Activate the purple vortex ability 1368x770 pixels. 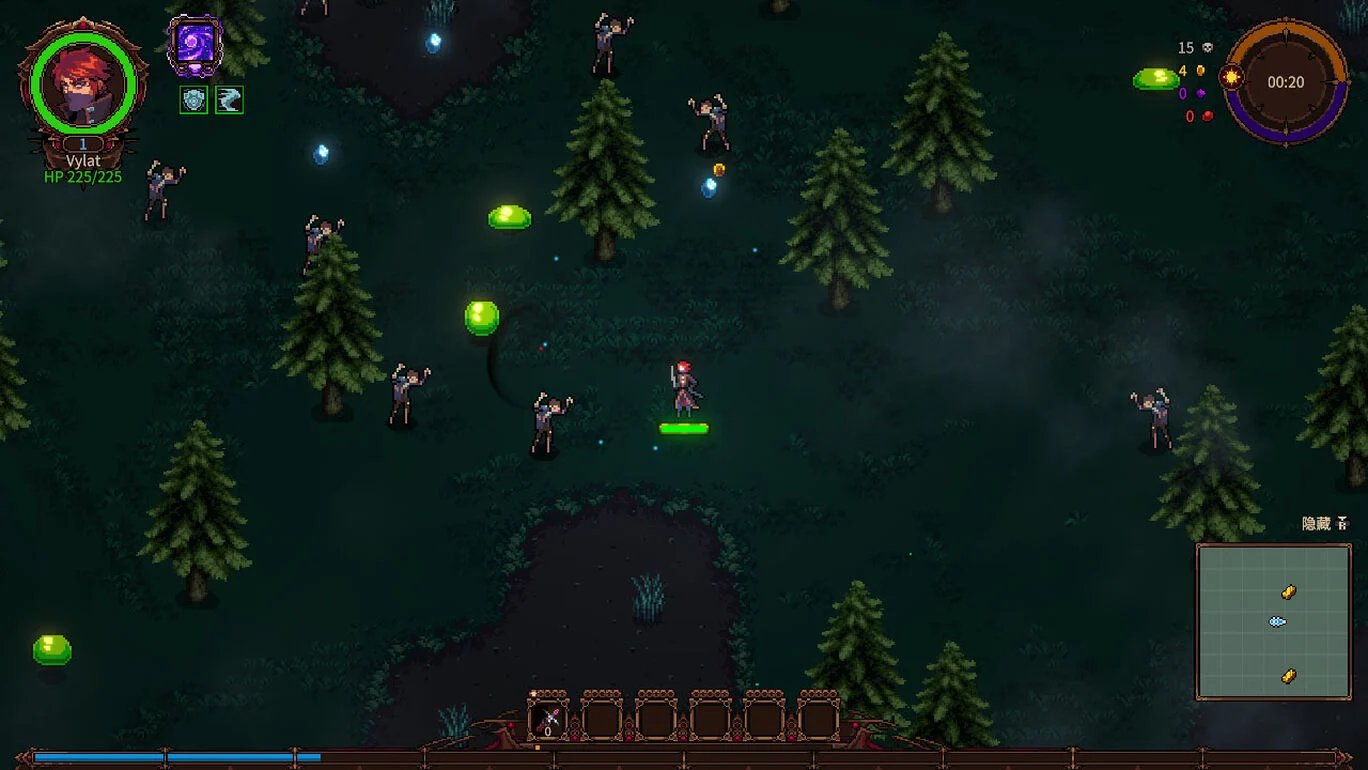194,46
